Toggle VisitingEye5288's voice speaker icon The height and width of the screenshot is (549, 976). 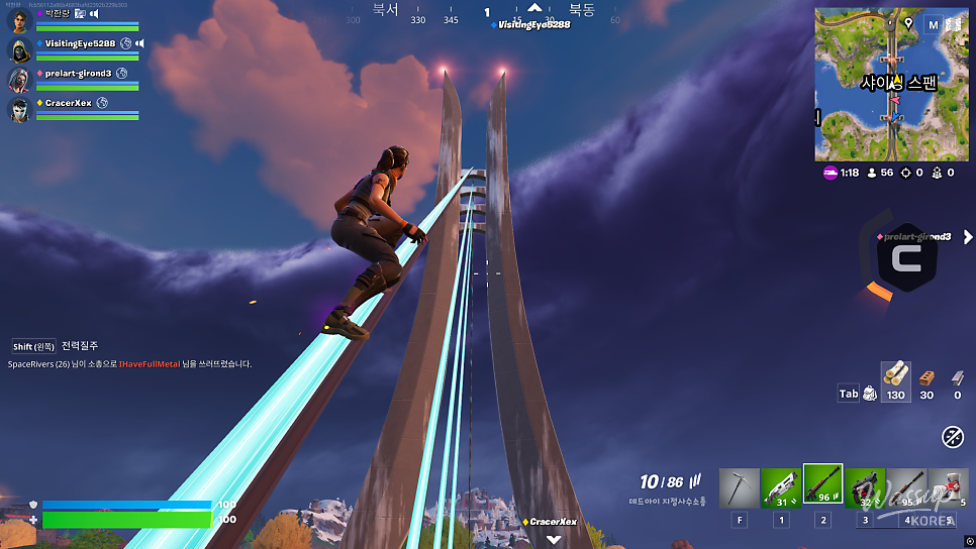pos(140,44)
